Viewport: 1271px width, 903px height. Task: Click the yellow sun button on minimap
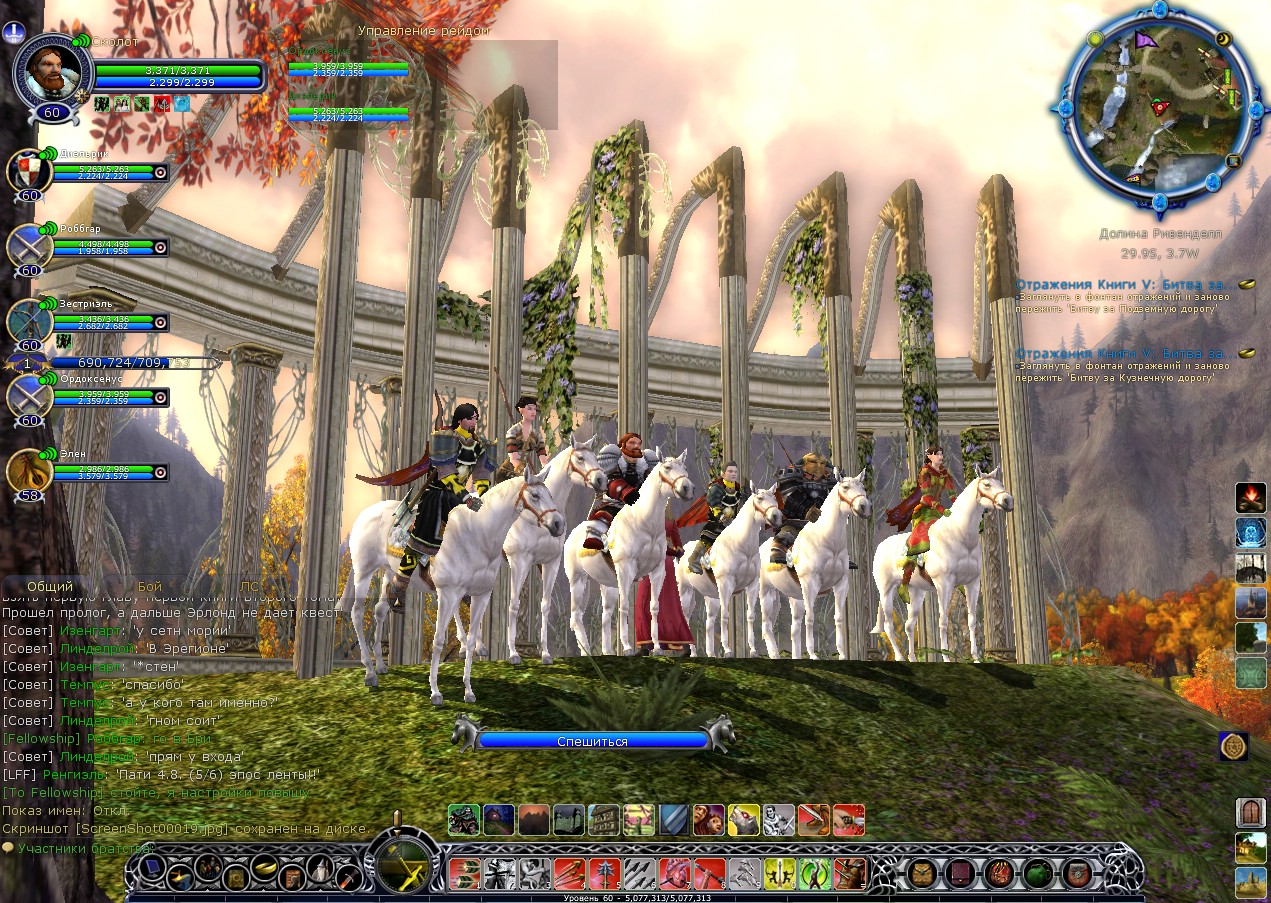tap(1095, 40)
